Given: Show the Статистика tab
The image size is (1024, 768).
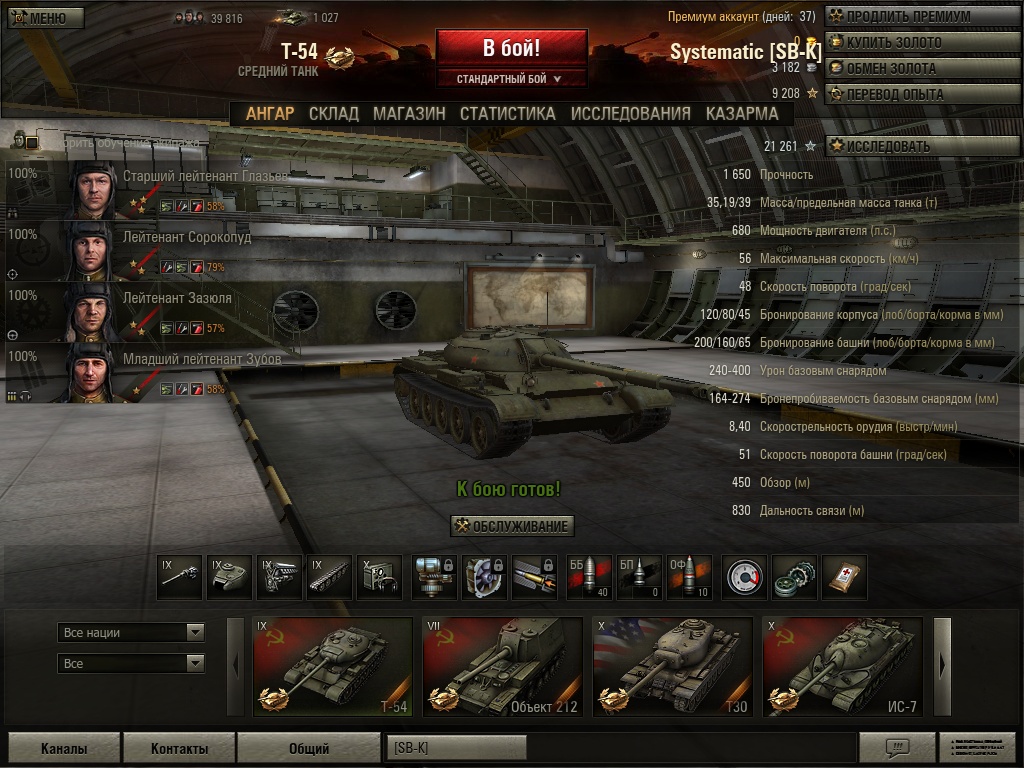Looking at the screenshot, I should coord(507,114).
